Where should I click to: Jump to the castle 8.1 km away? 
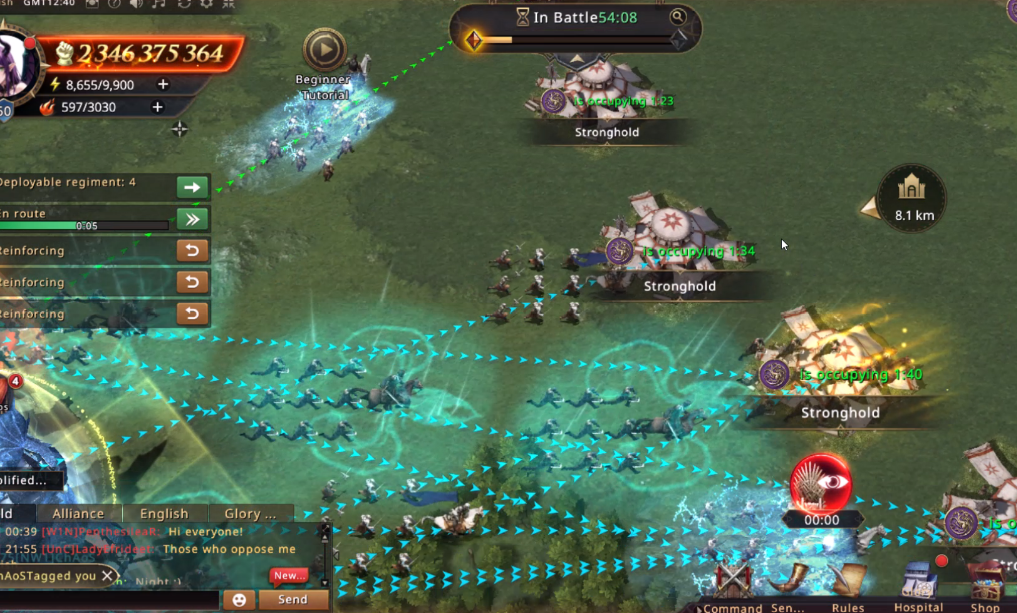[x=911, y=196]
